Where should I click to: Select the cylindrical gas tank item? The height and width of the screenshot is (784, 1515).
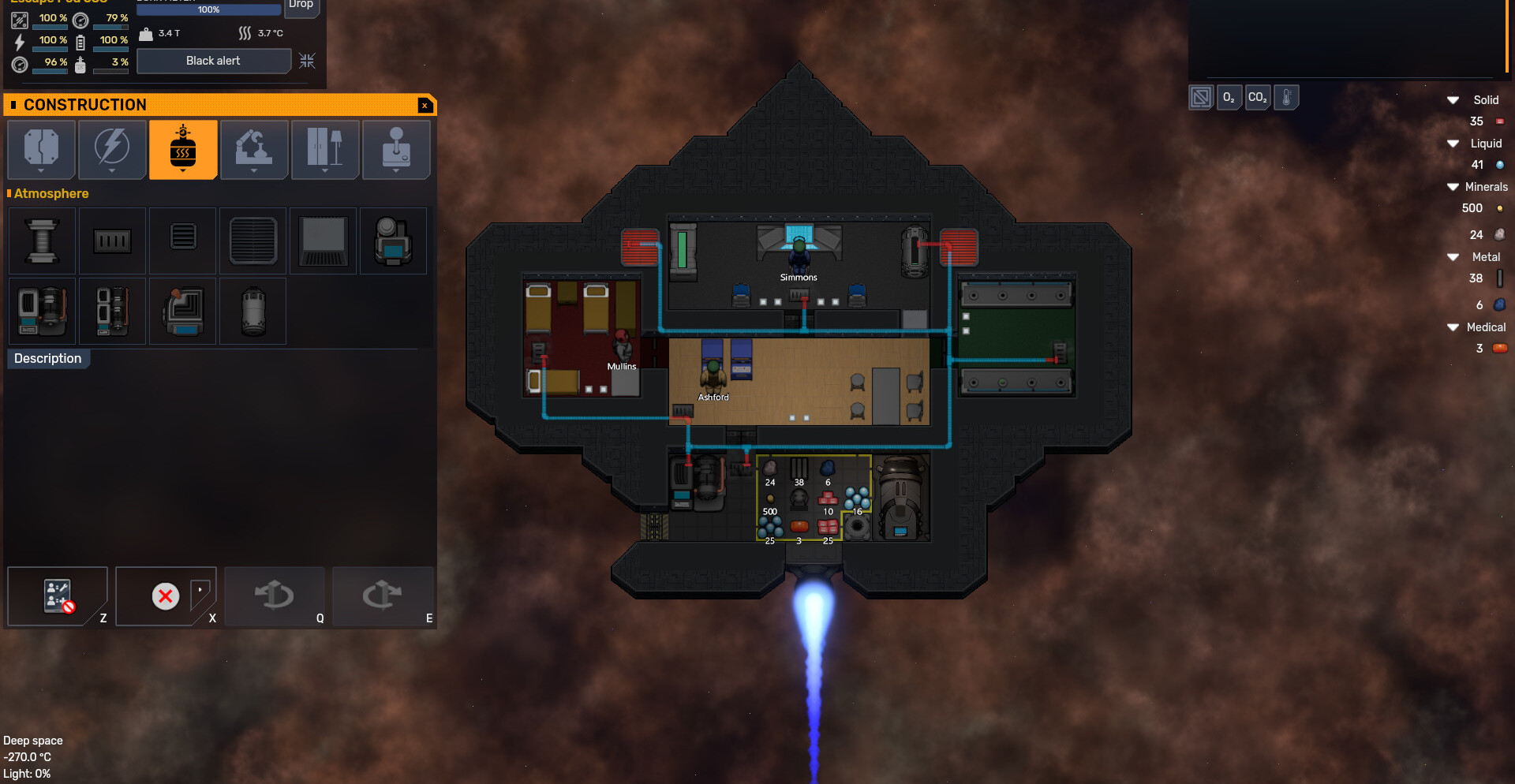[x=253, y=311]
